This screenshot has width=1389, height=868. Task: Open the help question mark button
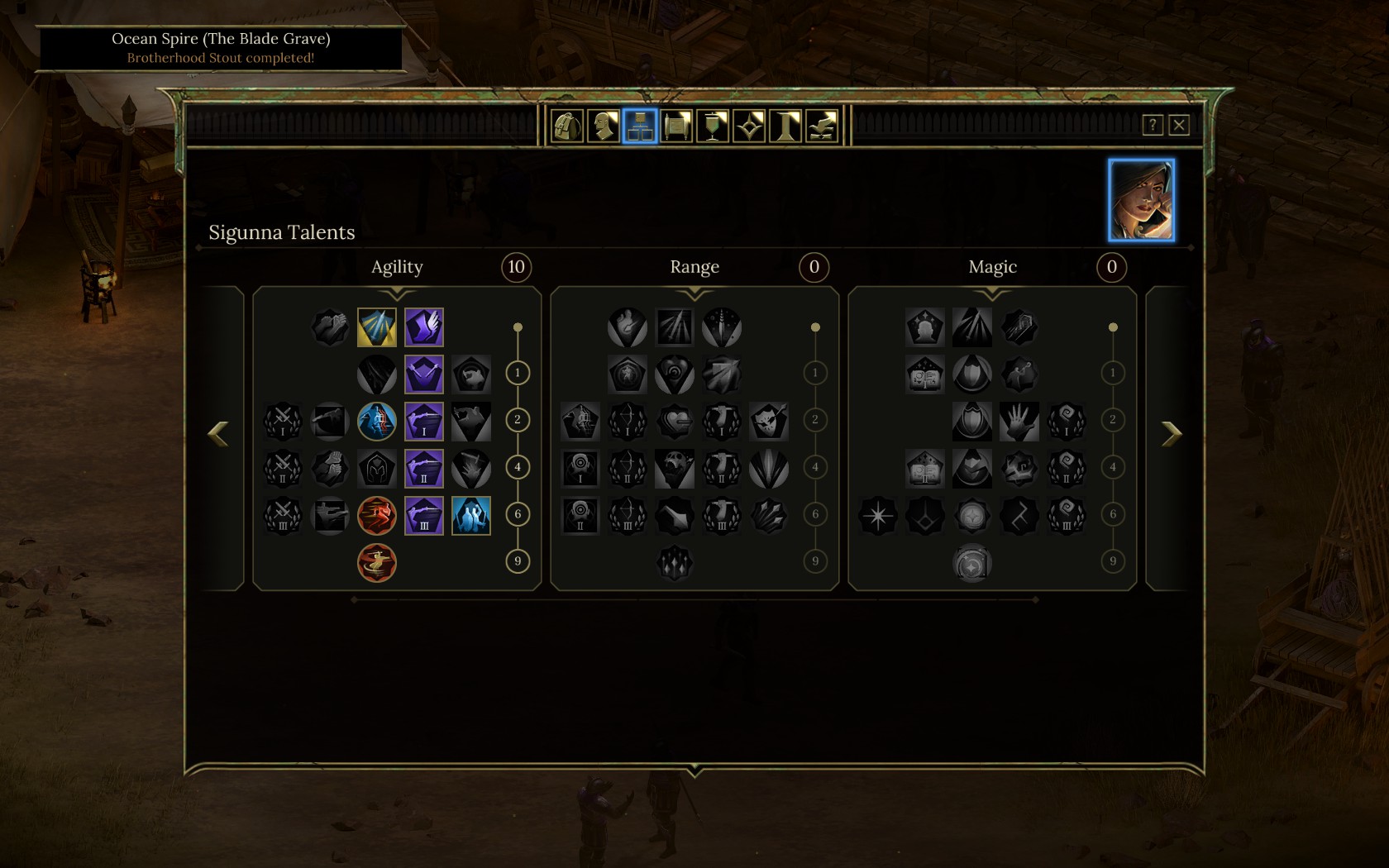tap(1153, 125)
